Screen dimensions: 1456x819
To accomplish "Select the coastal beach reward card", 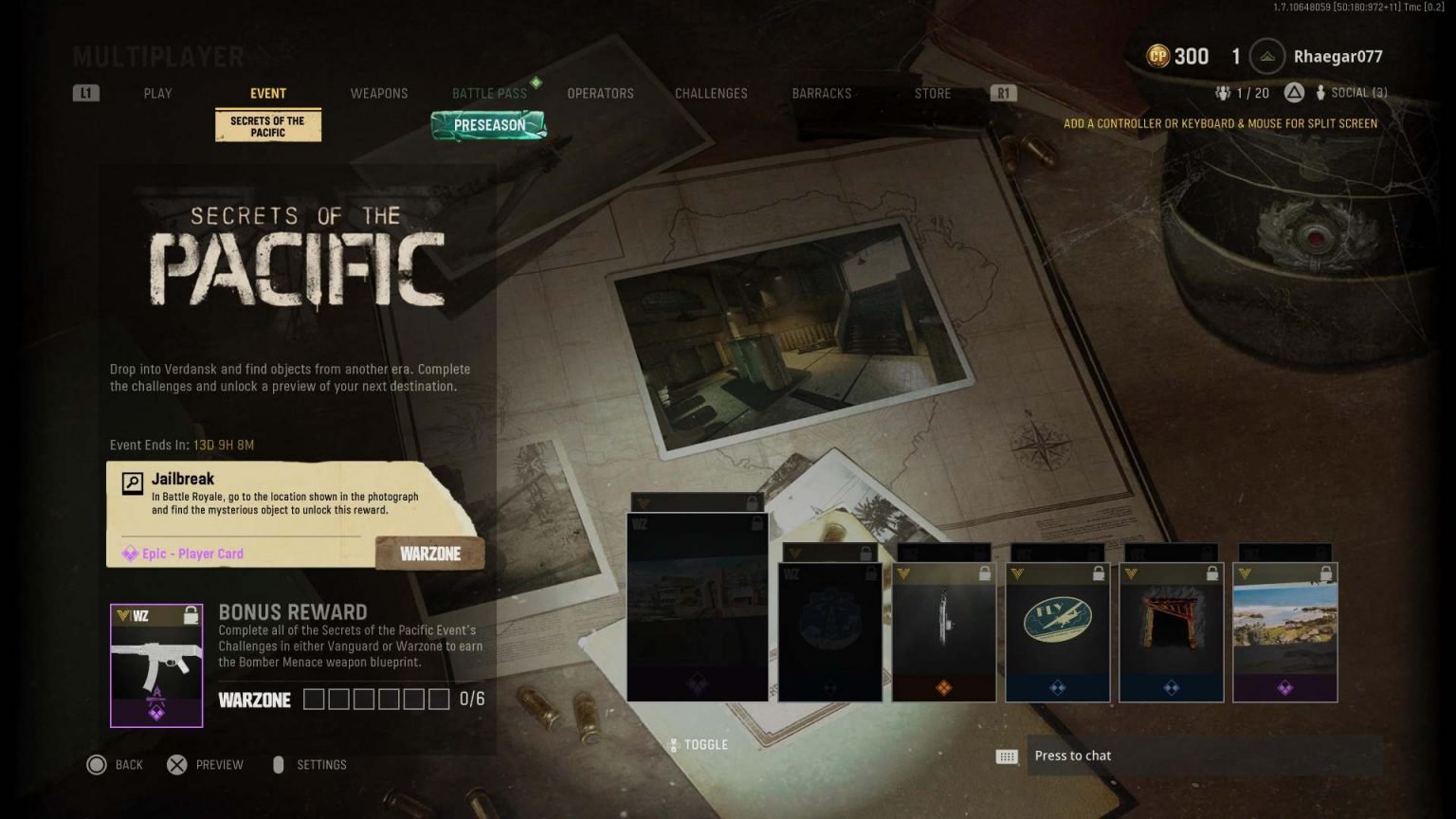I will tap(1284, 632).
